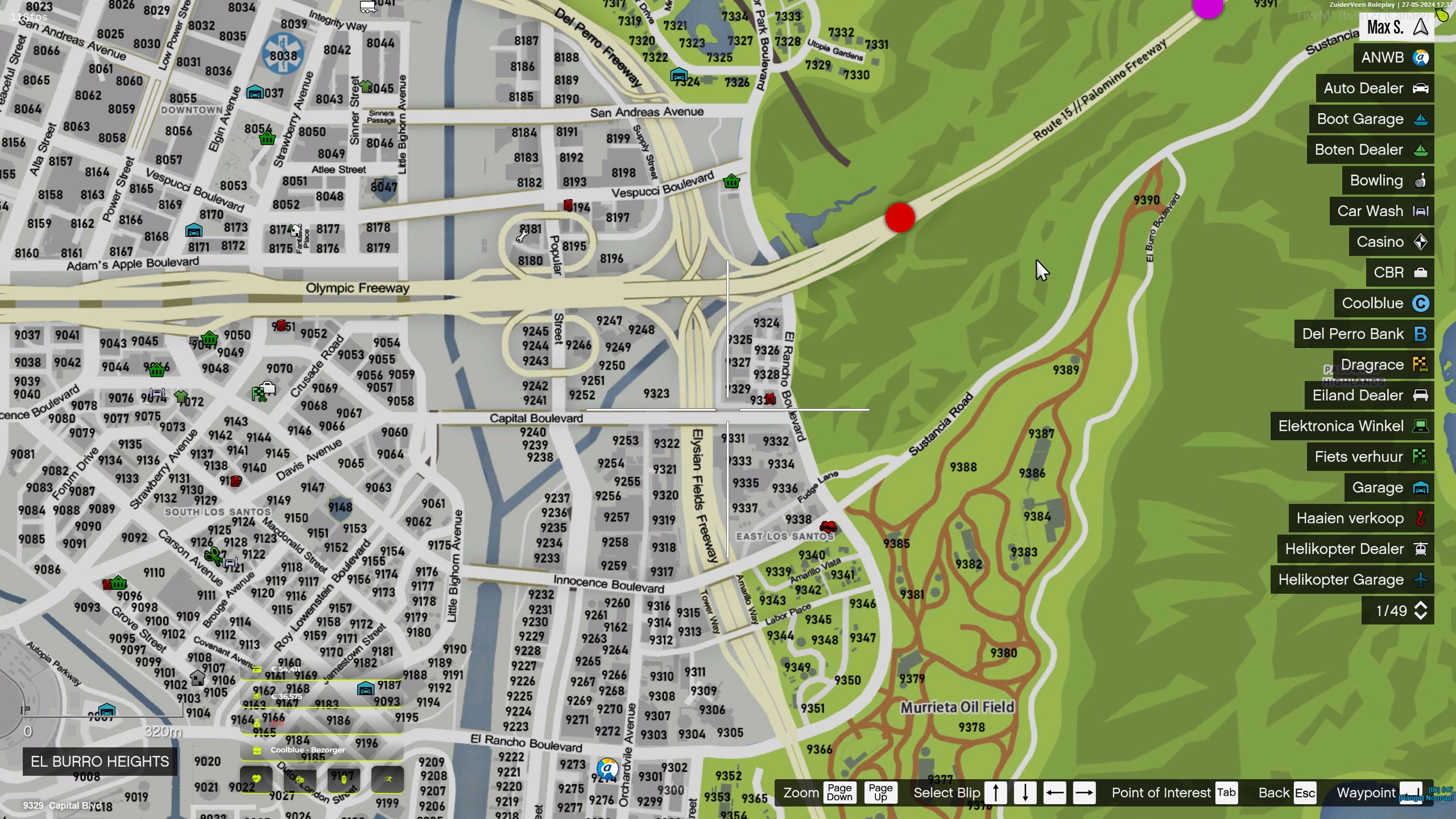The image size is (1456, 819).
Task: Pick Elektronica Winkel from the legend
Action: tap(1352, 426)
